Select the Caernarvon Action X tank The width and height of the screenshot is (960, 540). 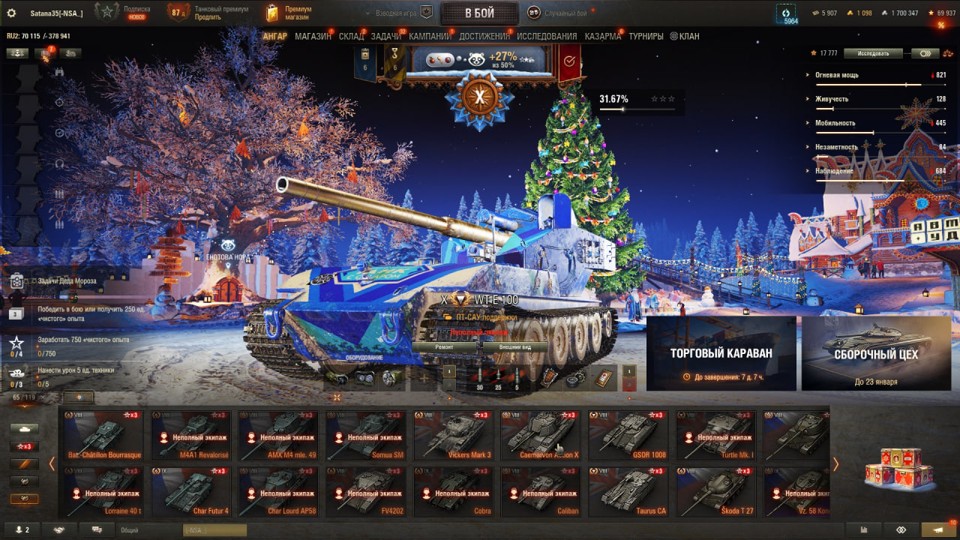541,435
